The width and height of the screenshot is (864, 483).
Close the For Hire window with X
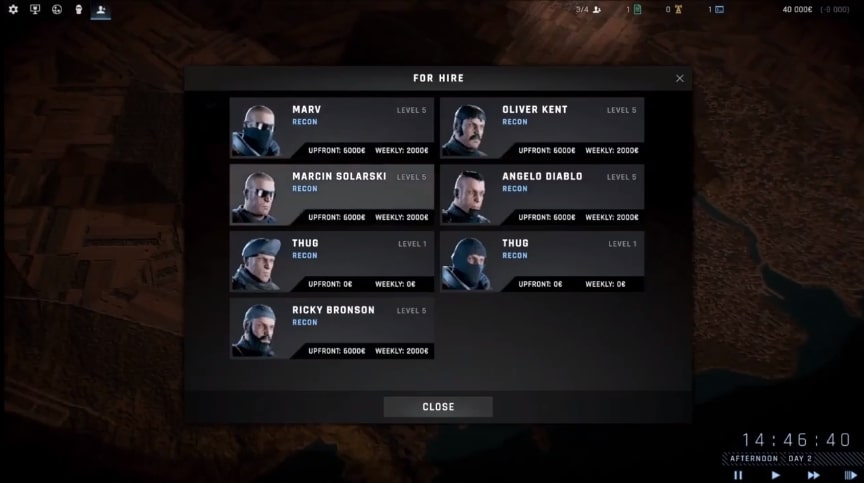click(680, 78)
